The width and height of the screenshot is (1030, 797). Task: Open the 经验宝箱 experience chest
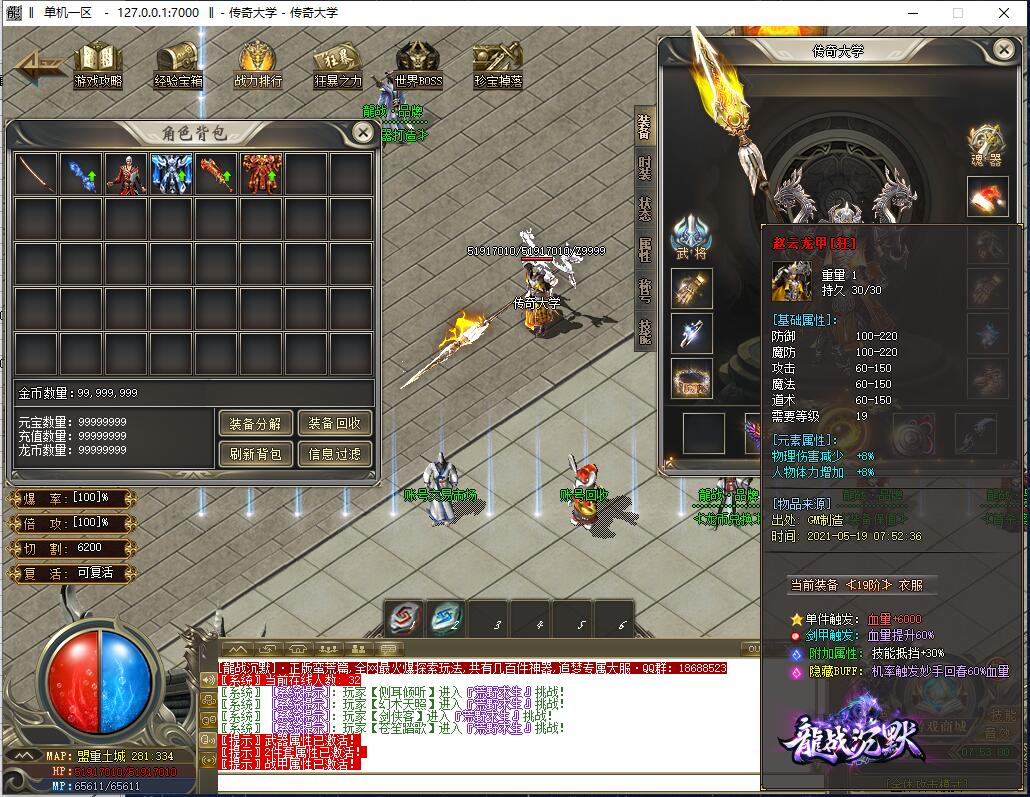point(178,64)
